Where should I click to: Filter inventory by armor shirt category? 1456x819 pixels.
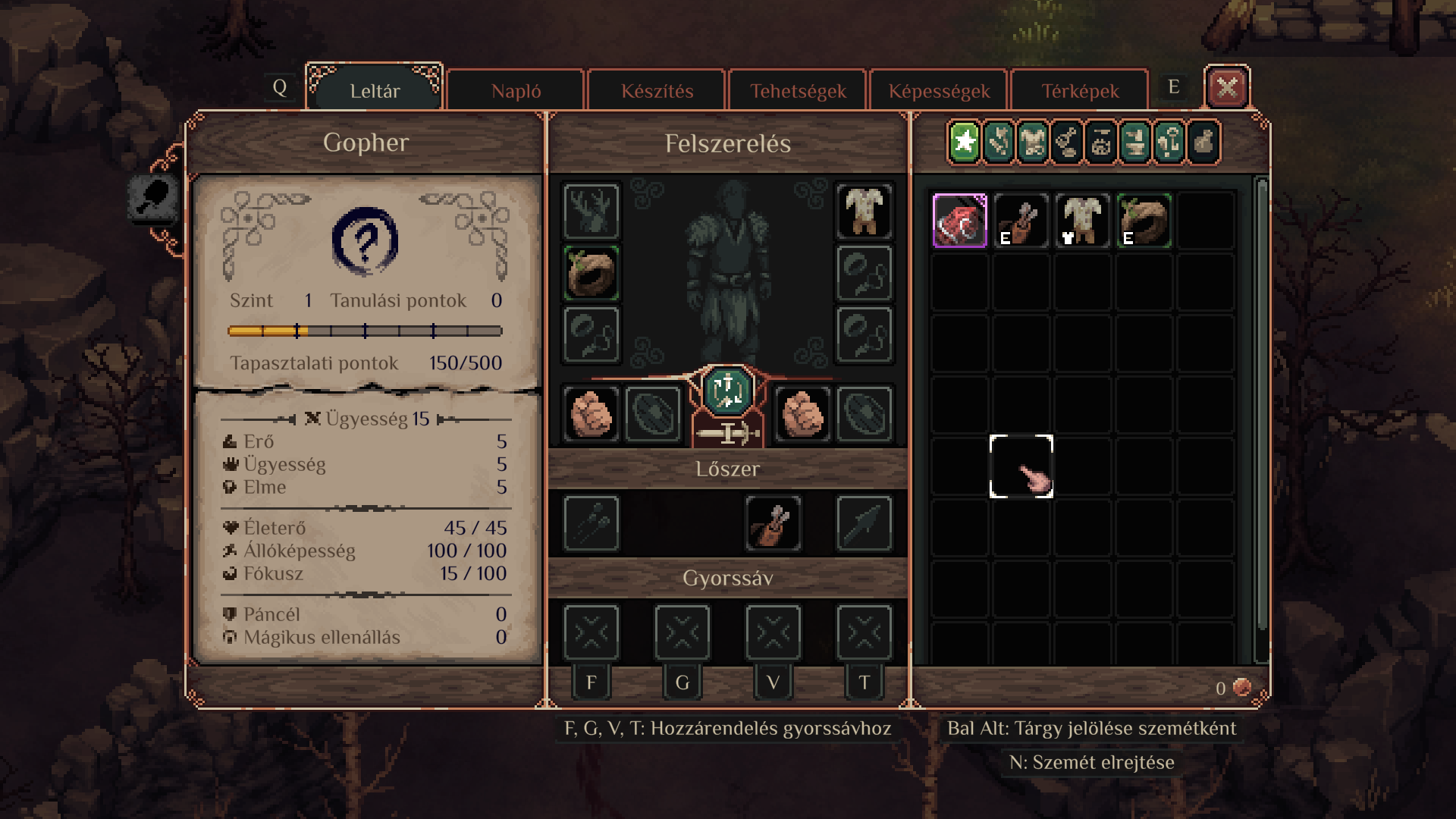pos(1033,142)
